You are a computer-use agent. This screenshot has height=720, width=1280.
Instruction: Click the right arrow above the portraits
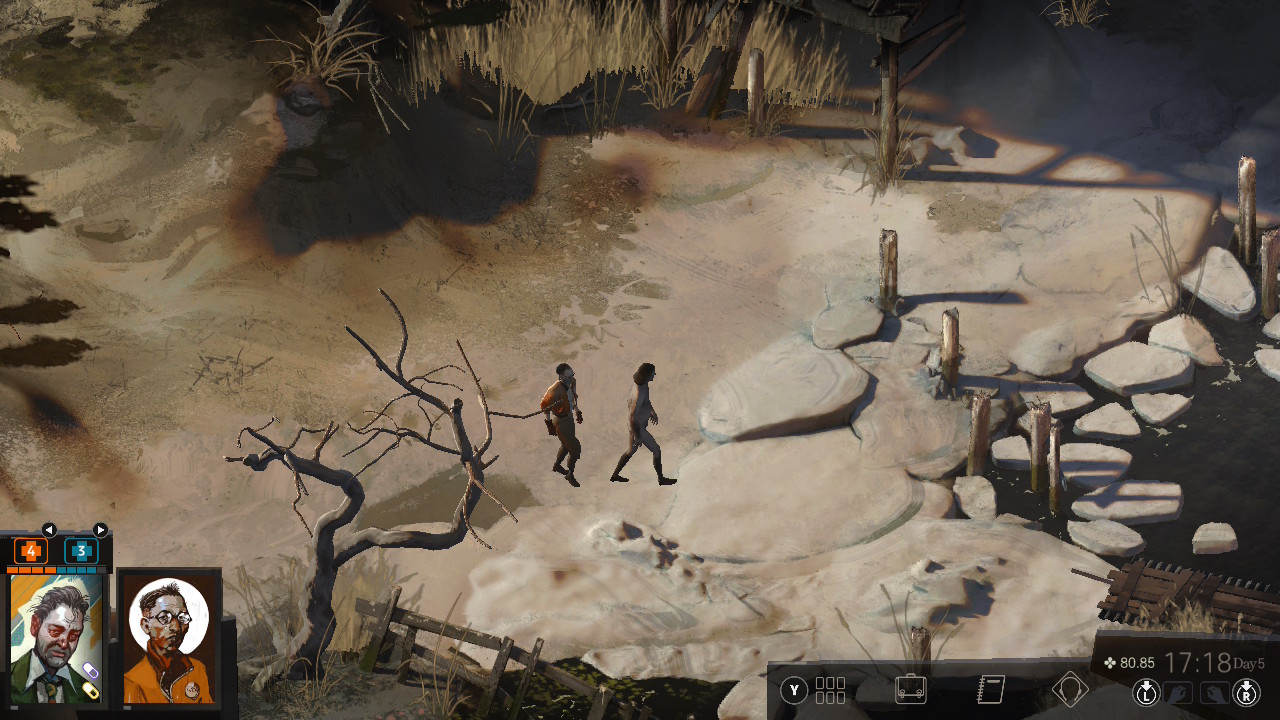[x=100, y=530]
